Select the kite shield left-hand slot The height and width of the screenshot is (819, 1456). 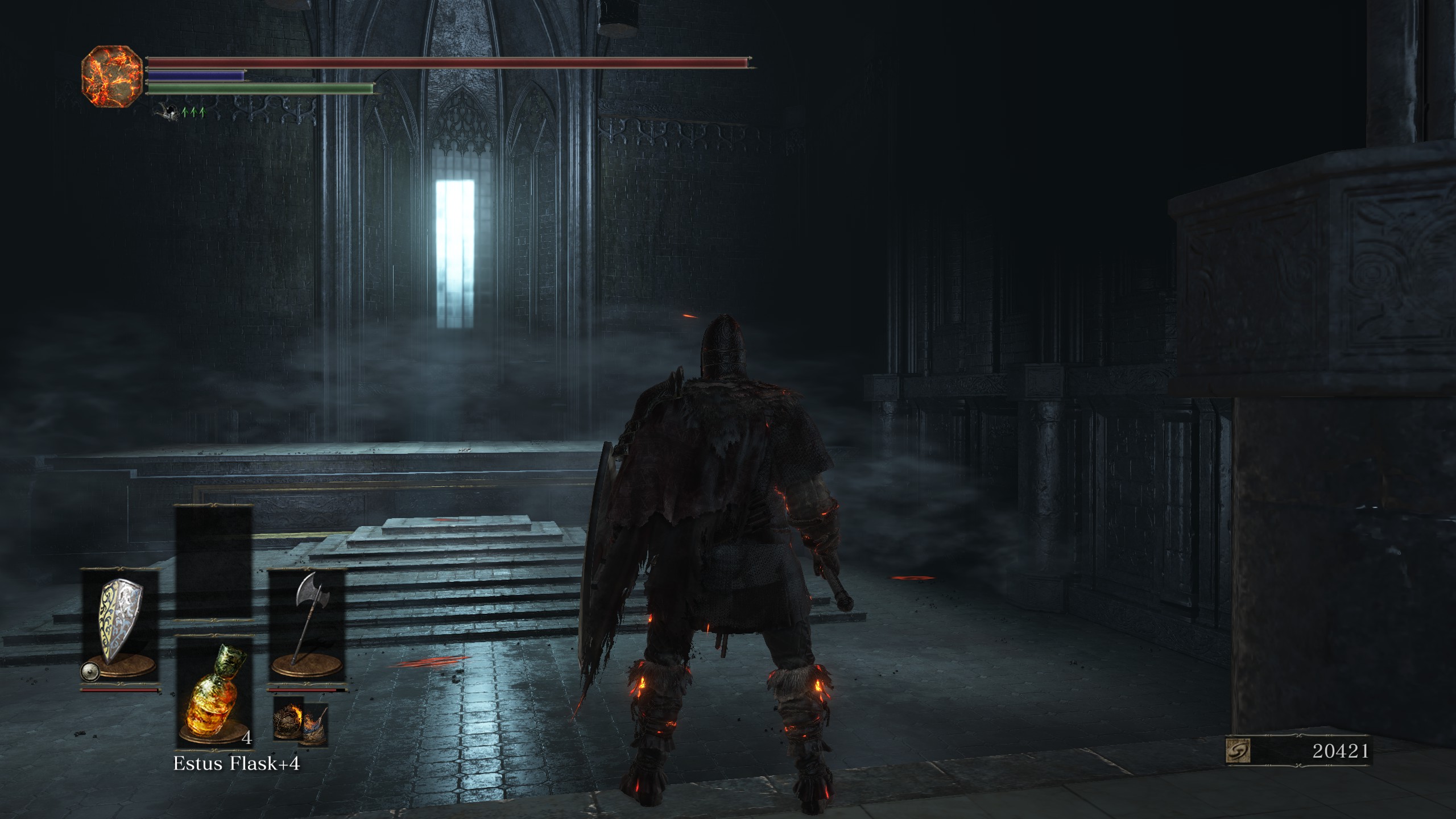click(119, 624)
